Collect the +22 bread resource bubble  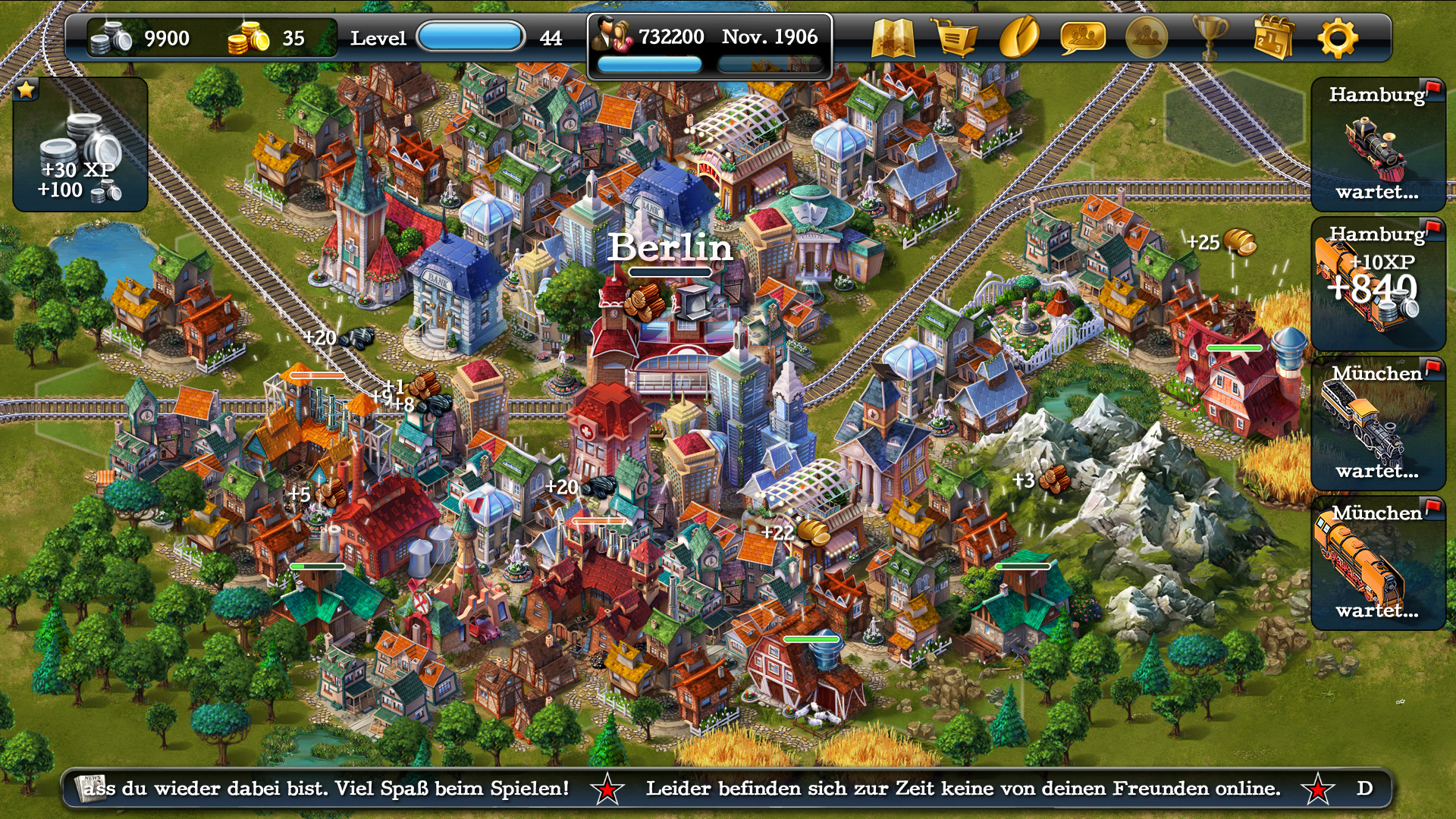pos(811,532)
